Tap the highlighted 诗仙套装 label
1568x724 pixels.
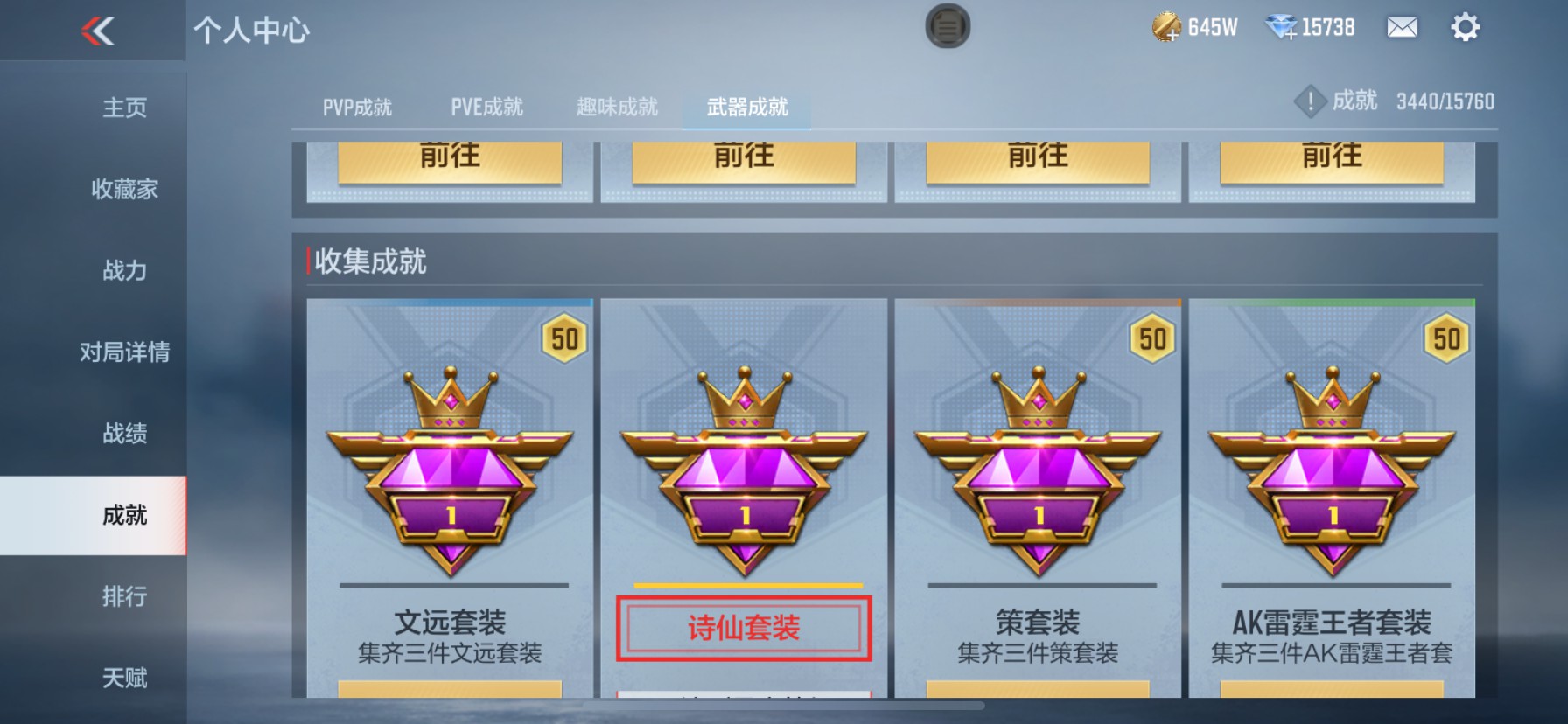[745, 626]
